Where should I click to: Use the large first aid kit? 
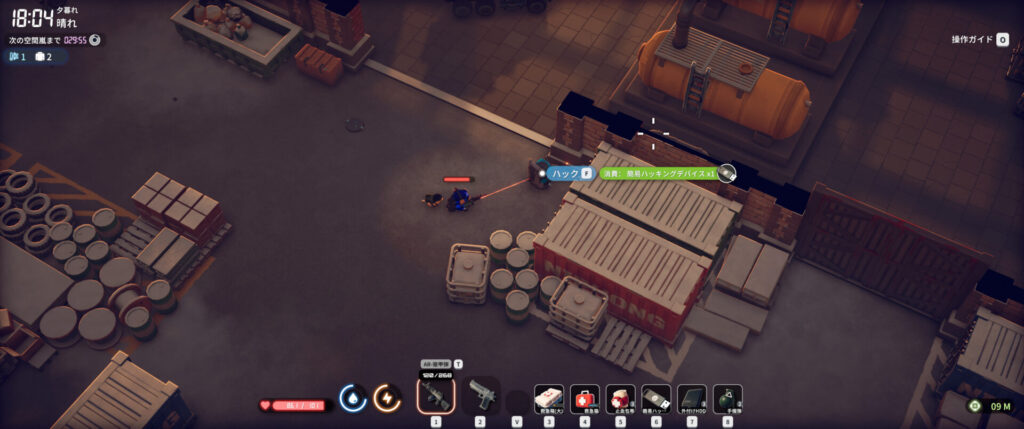coord(549,398)
